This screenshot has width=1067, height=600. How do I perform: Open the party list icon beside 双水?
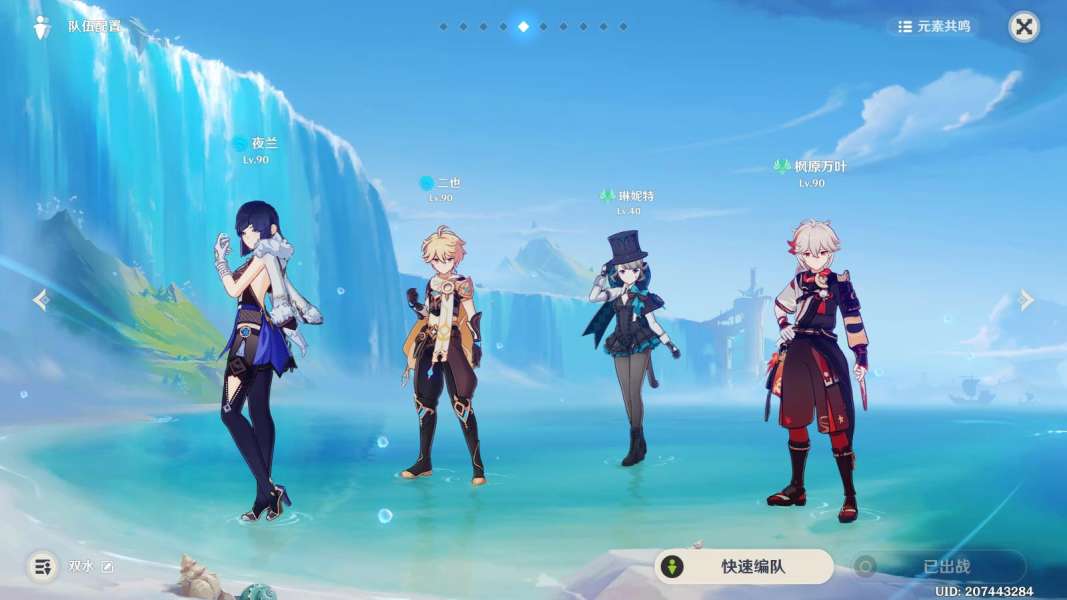(42, 567)
